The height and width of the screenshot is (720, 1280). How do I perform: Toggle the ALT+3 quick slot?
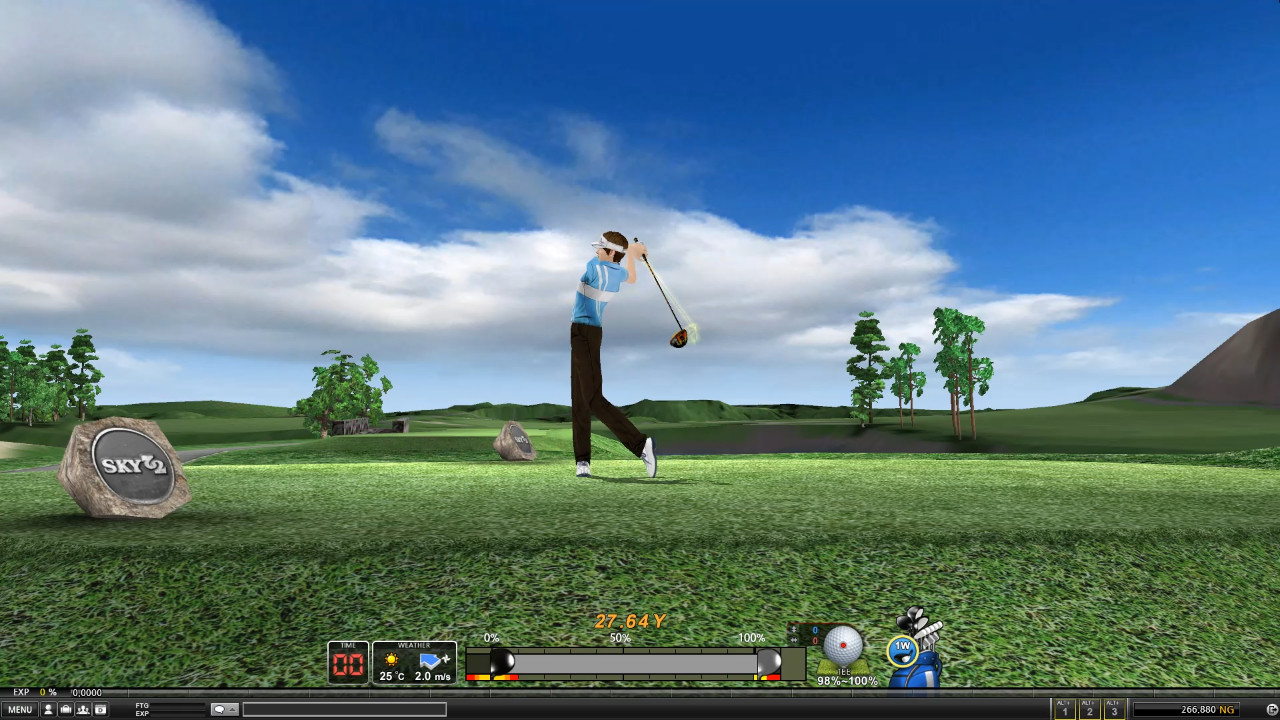click(x=1114, y=709)
